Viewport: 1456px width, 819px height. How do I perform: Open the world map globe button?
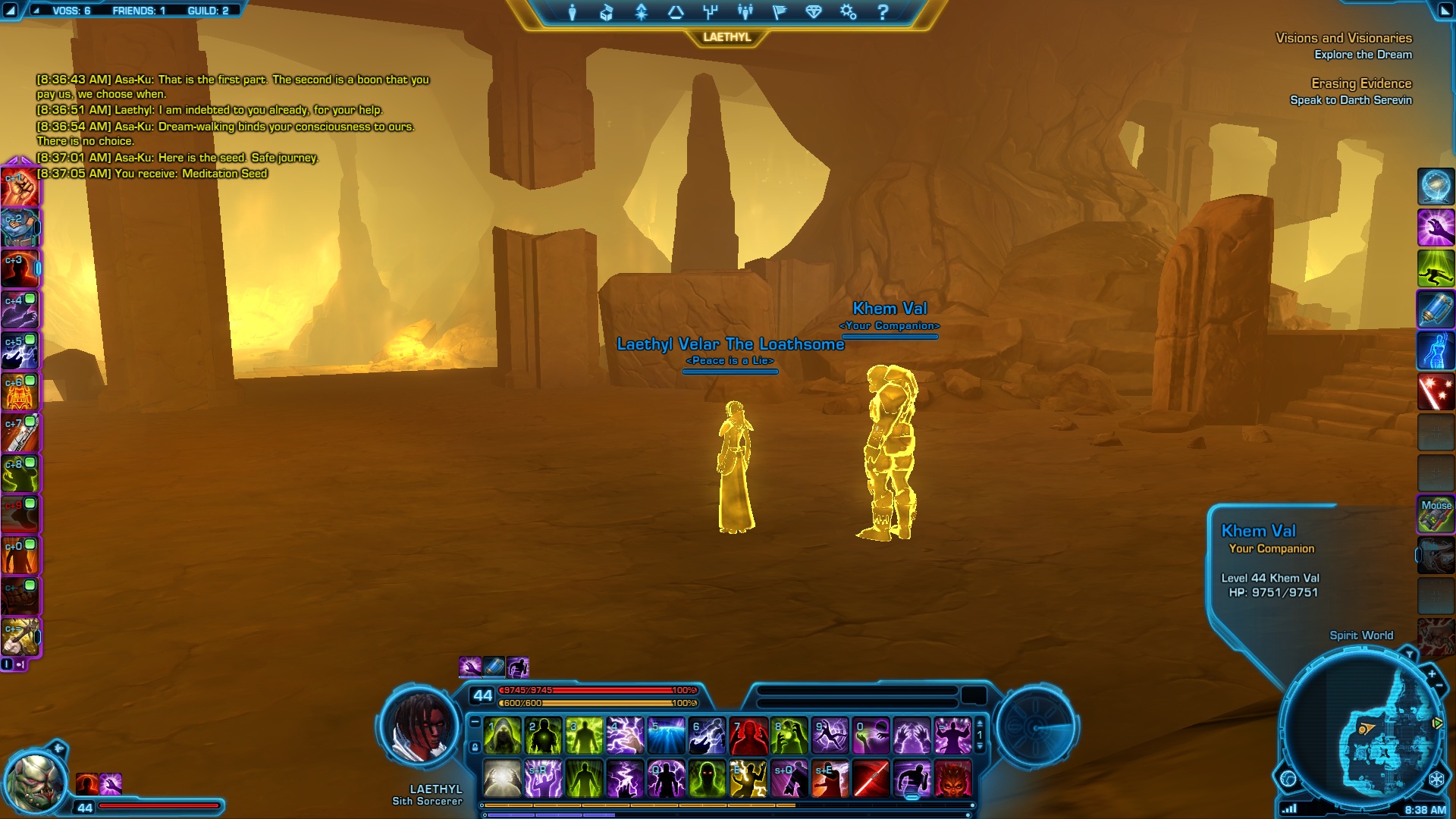tap(1288, 778)
